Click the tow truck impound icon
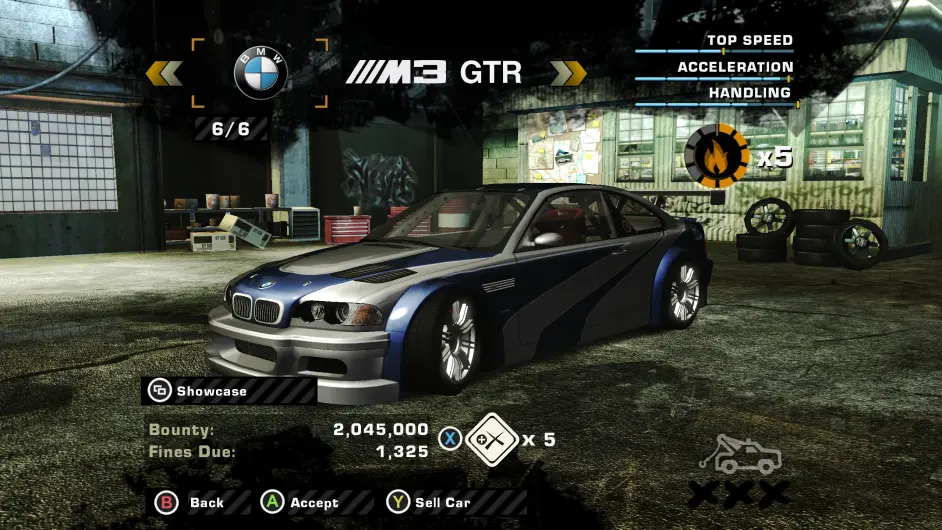 (x=740, y=456)
